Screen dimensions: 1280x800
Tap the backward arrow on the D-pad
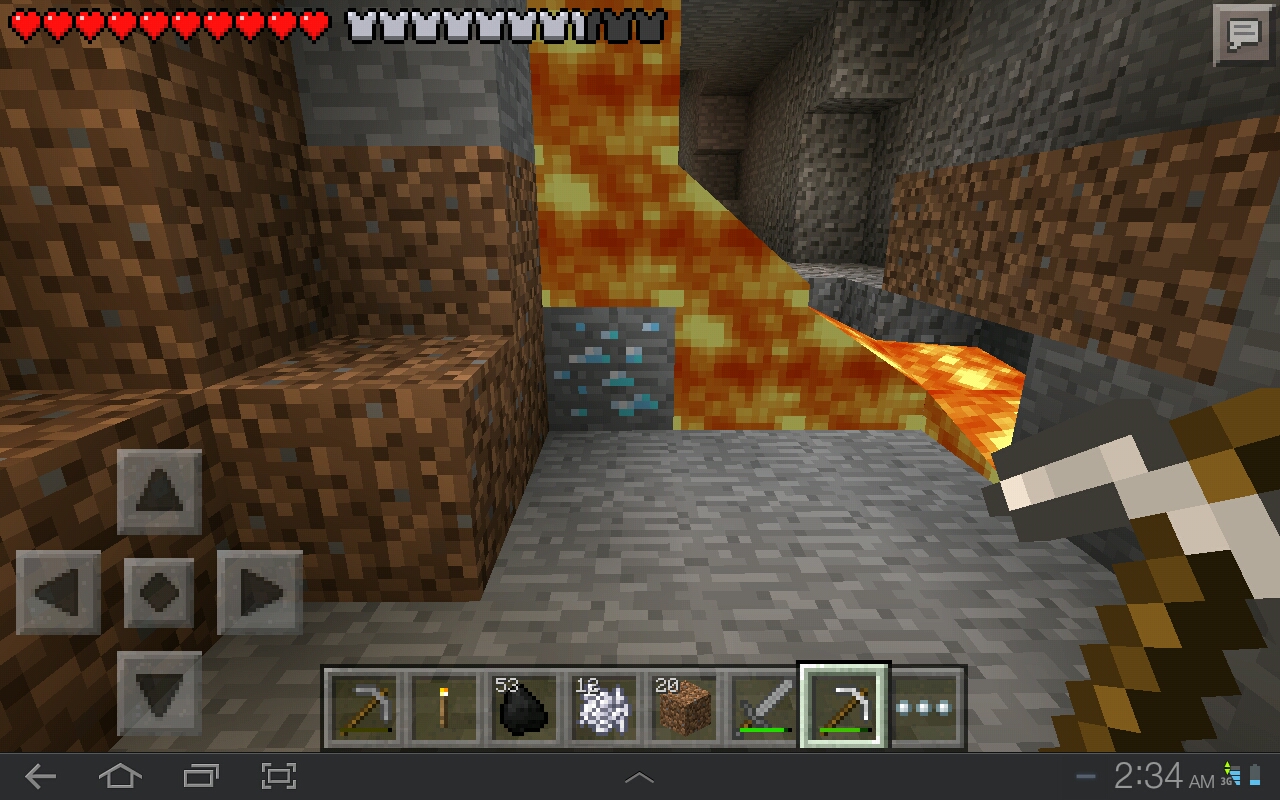click(x=159, y=693)
